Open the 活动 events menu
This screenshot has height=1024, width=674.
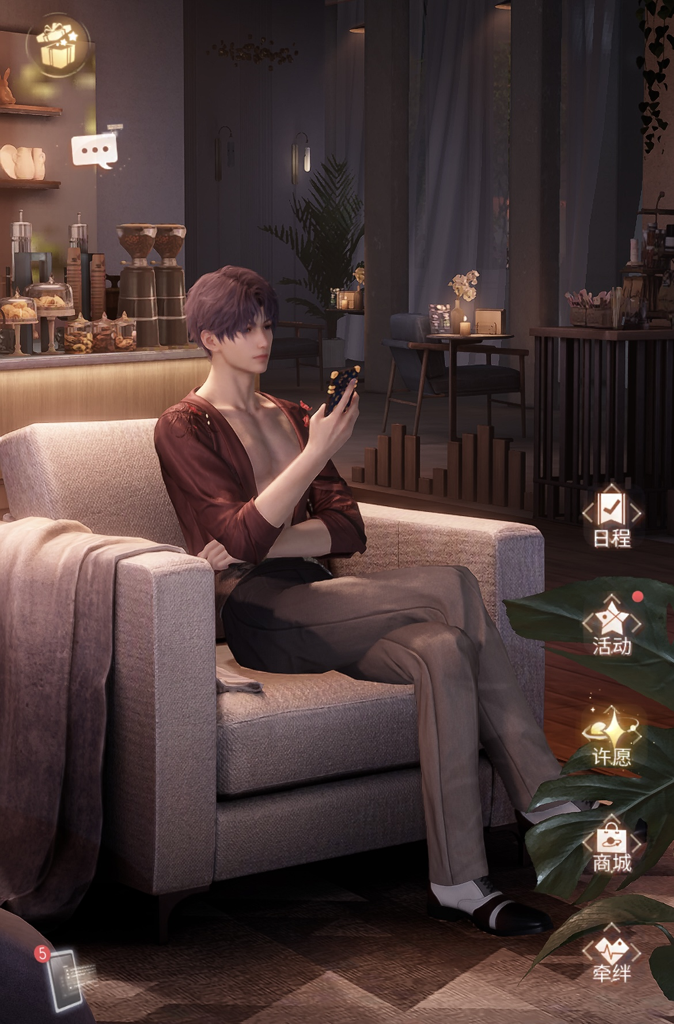(x=612, y=625)
